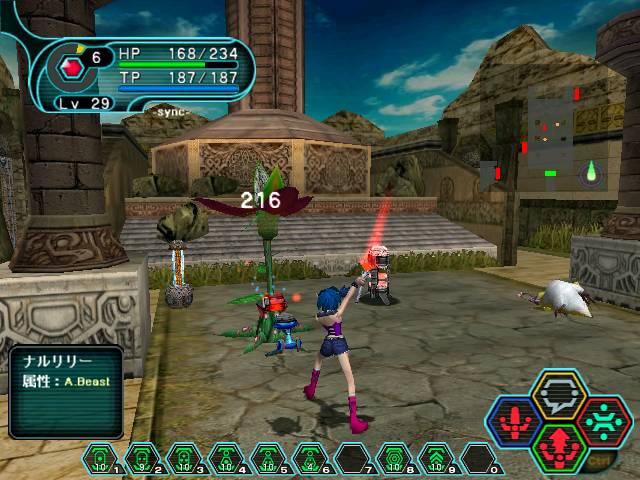This screenshot has height=480, width=640.
Task: Choose the hotbar slot labeled 4
Action: [226, 457]
